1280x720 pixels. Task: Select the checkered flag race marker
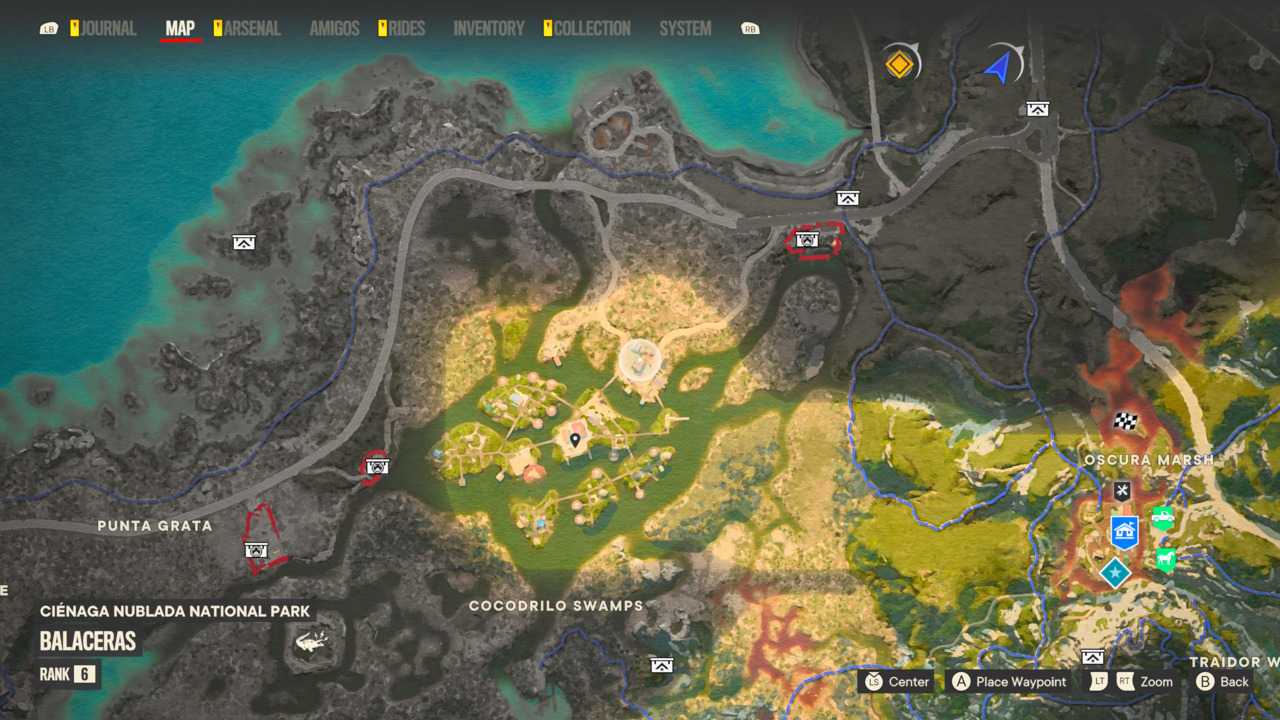[x=1126, y=421]
